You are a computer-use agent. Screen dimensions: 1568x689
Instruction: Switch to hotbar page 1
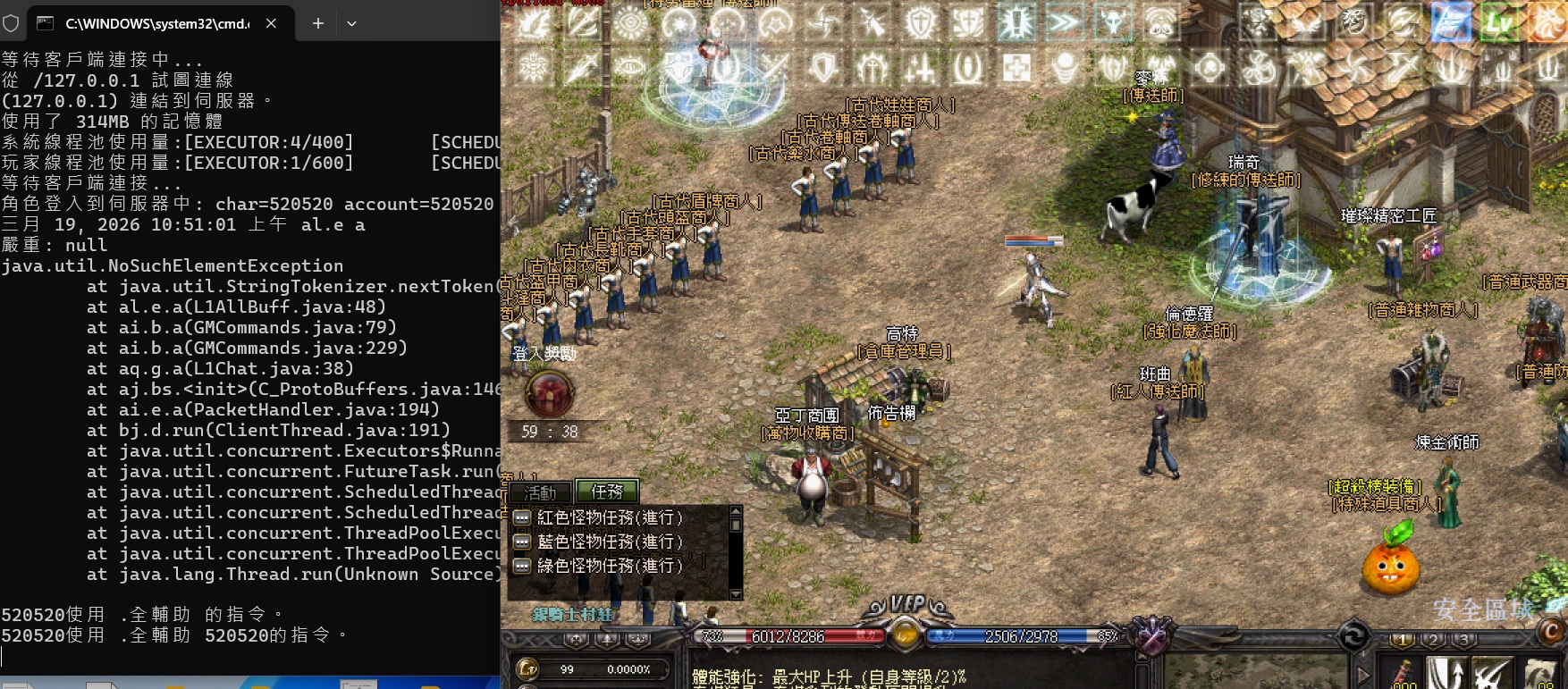tap(1402, 640)
